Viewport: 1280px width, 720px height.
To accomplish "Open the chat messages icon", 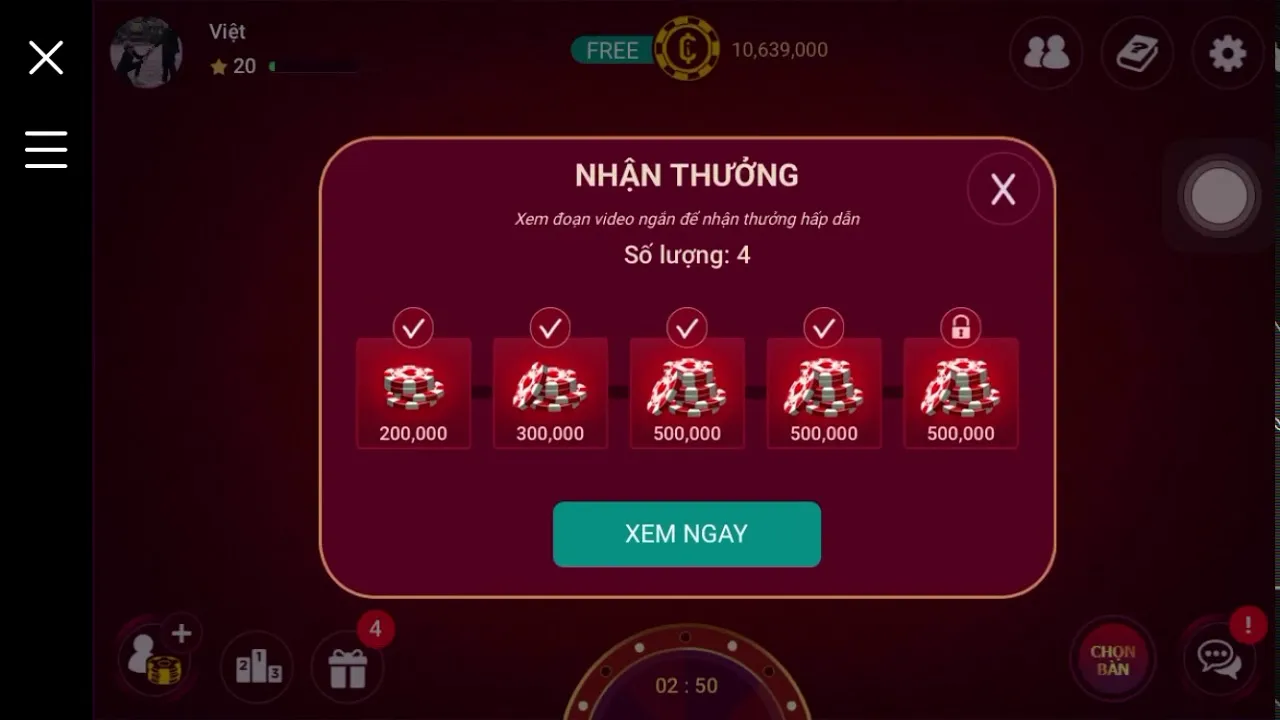I will click(1218, 658).
